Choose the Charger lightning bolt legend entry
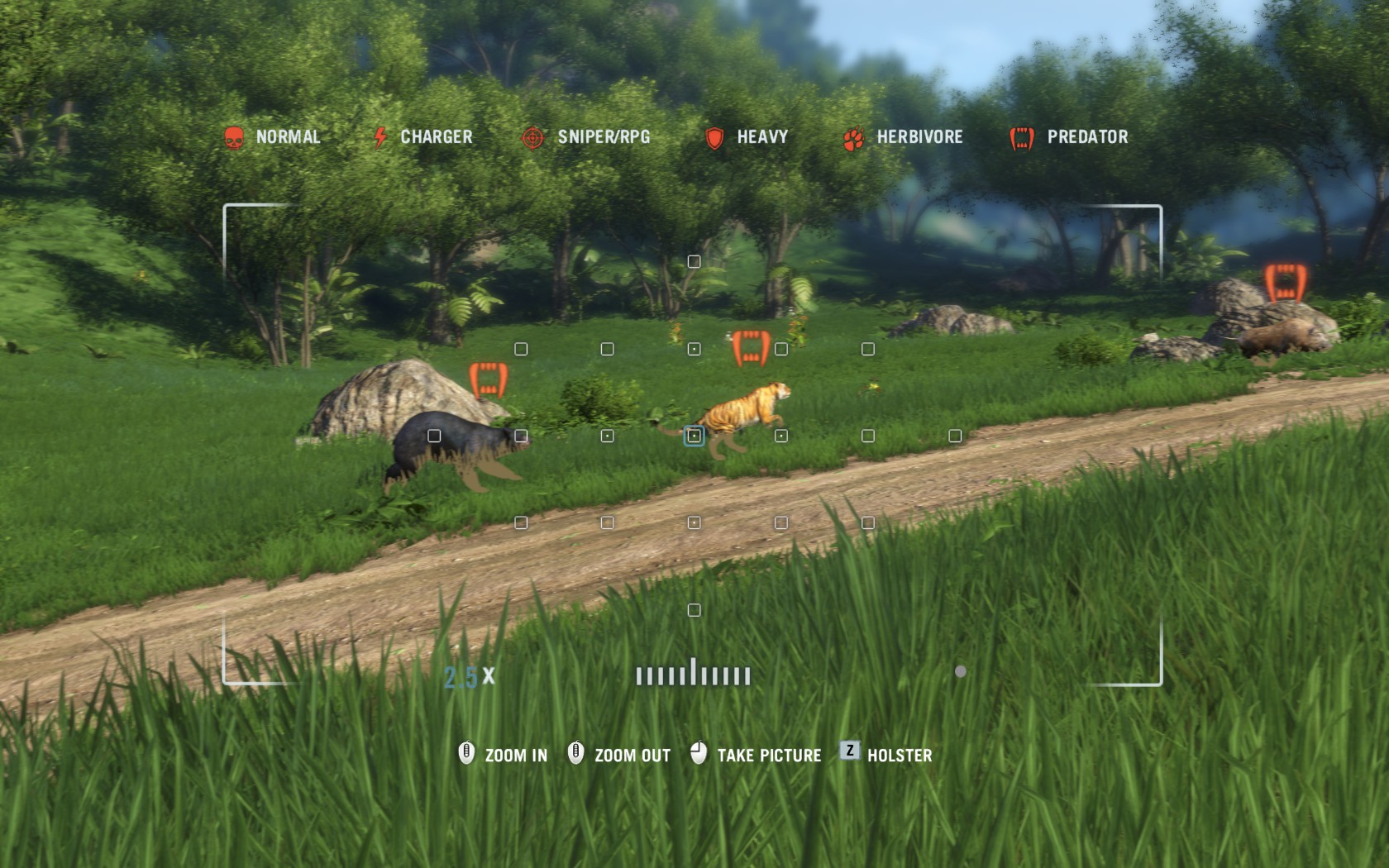This screenshot has width=1389, height=868. point(422,137)
